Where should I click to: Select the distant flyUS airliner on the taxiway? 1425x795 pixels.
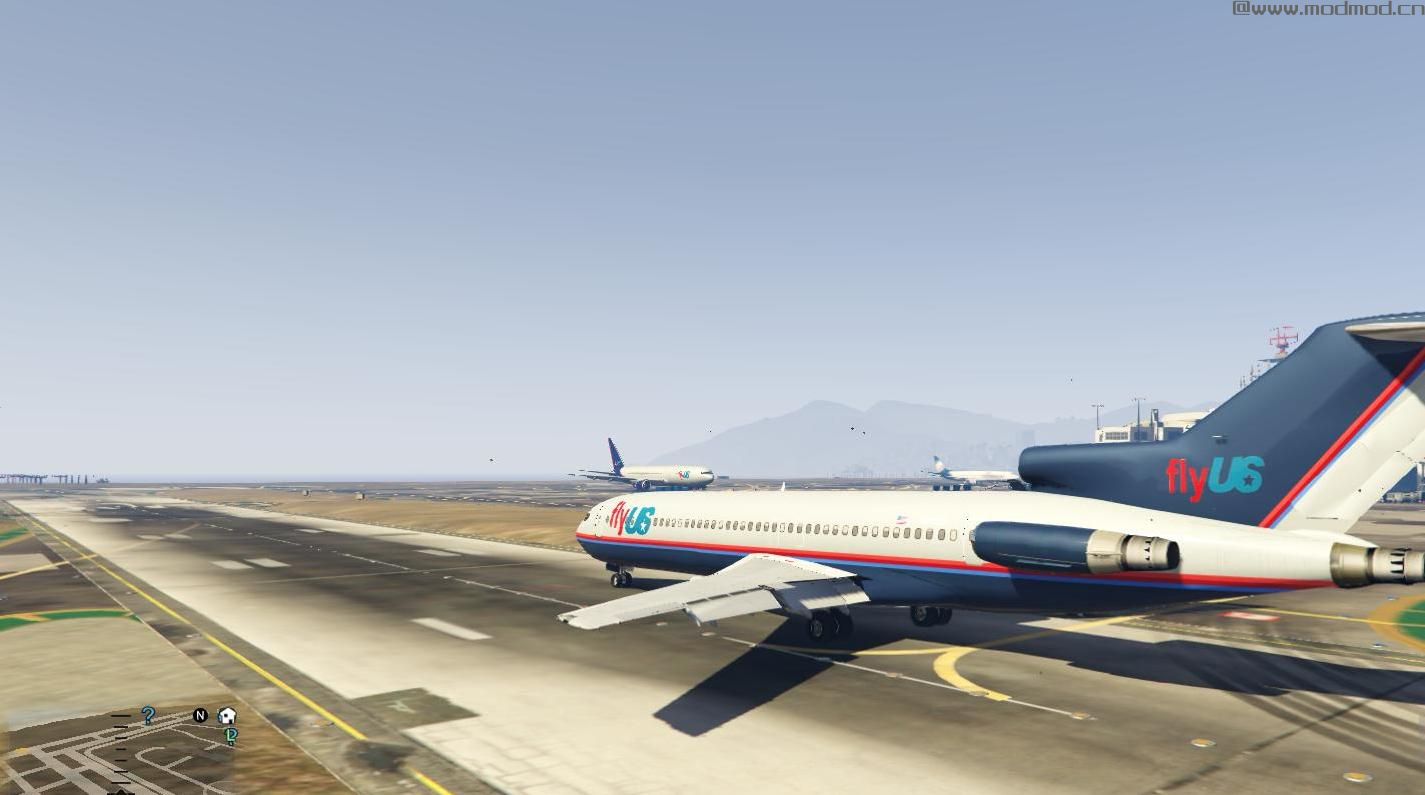pyautogui.click(x=655, y=473)
